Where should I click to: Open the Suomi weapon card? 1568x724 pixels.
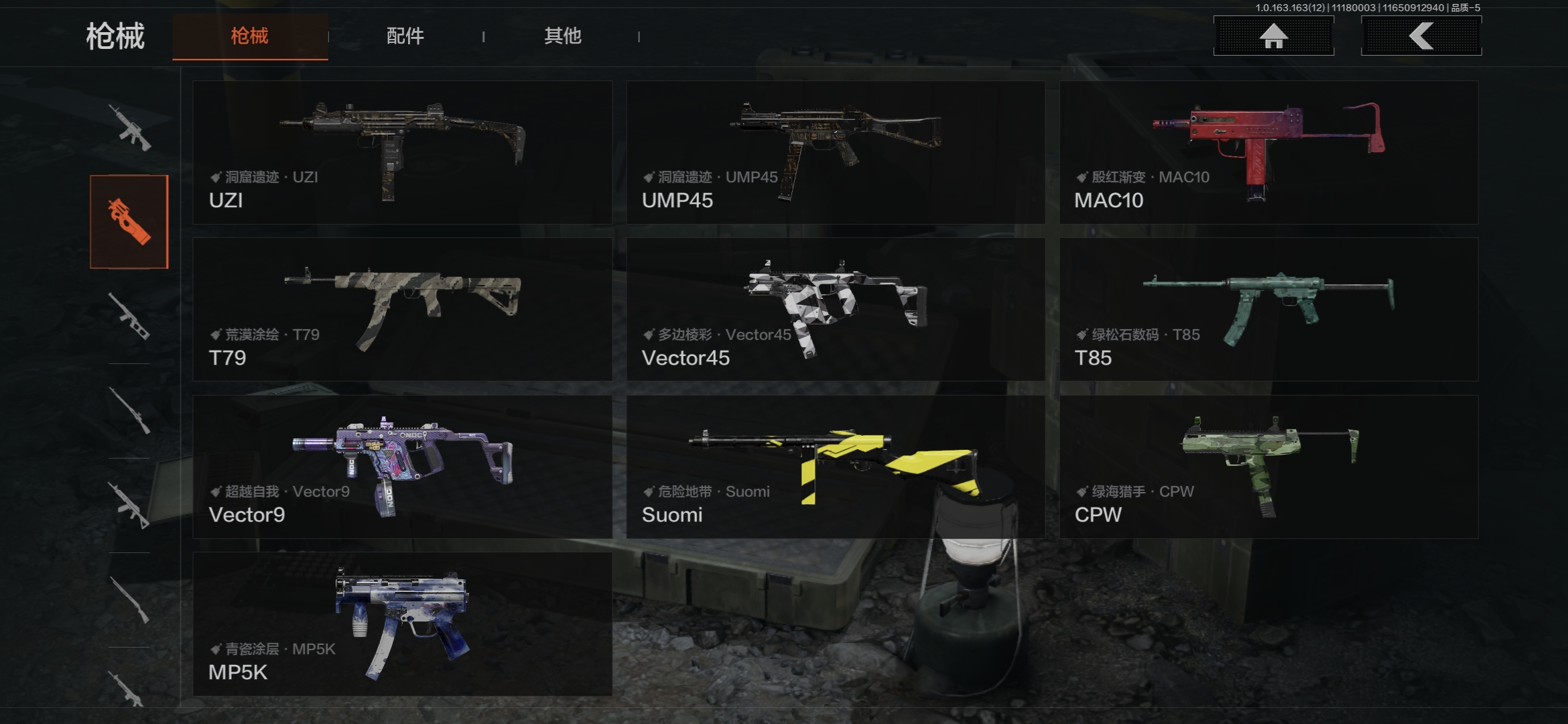(x=835, y=467)
